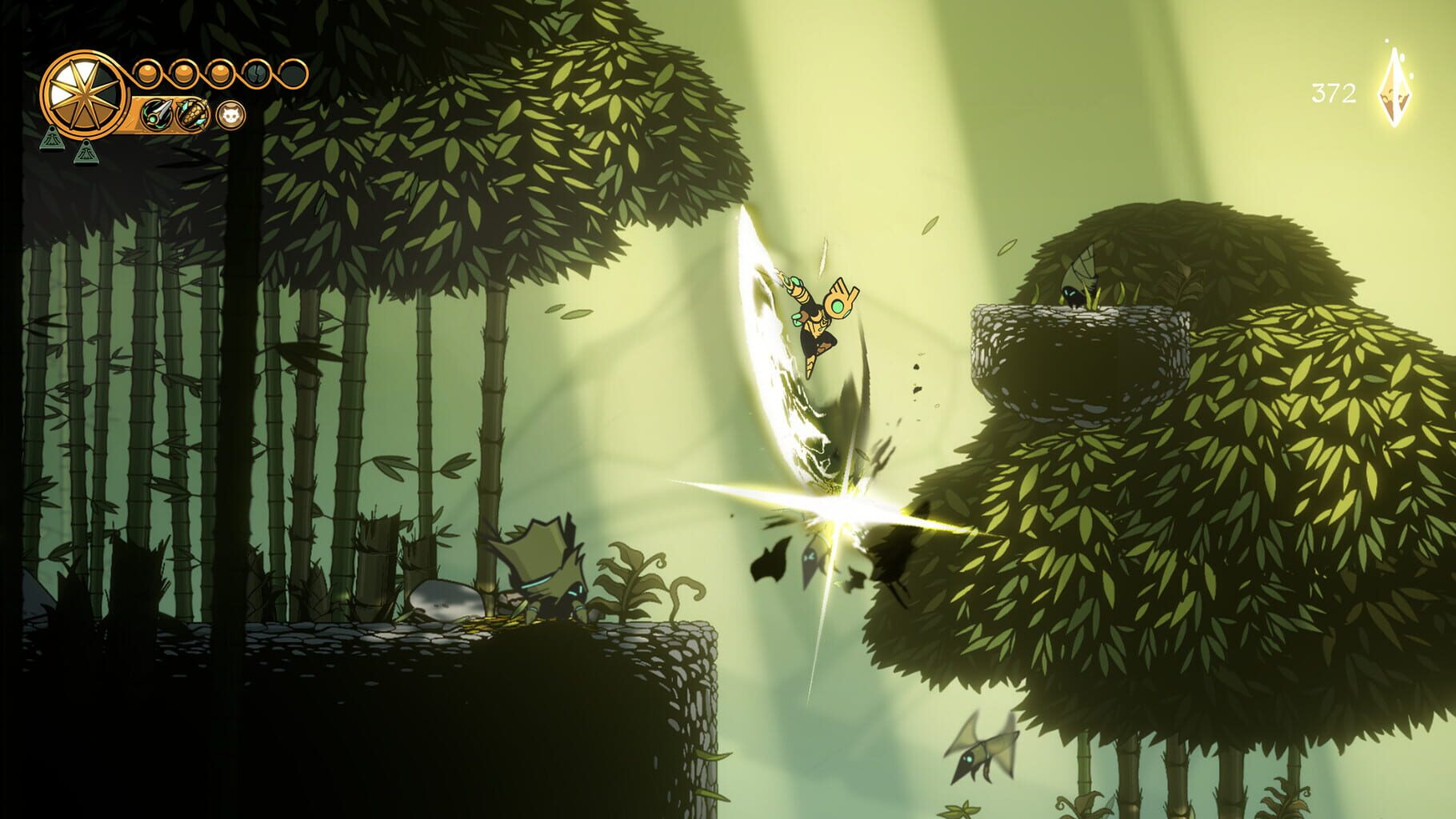Image resolution: width=1456 pixels, height=819 pixels.
Task: Toggle the third golden health orb
Action: (x=218, y=72)
